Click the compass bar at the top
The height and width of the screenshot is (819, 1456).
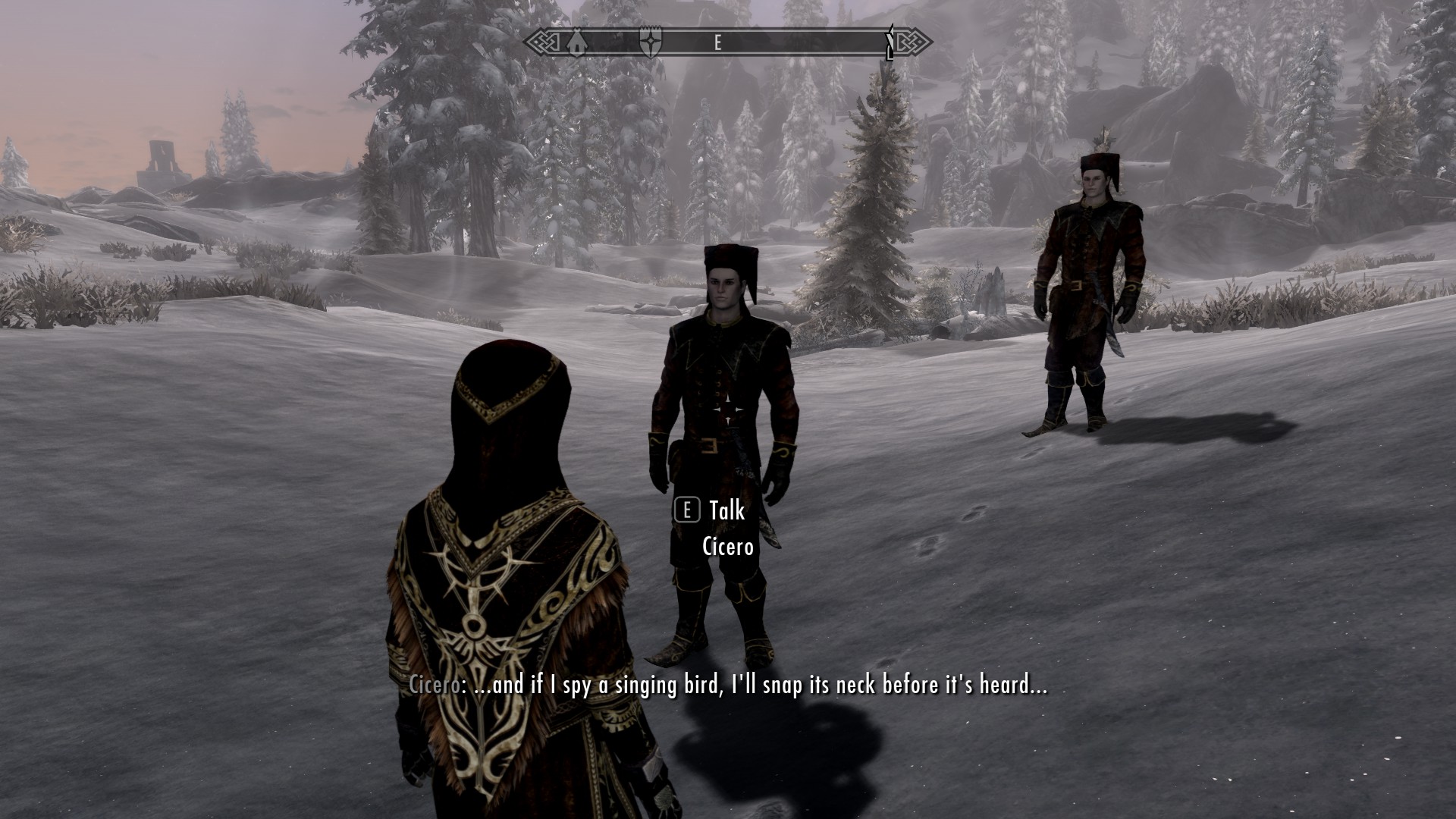(x=728, y=42)
